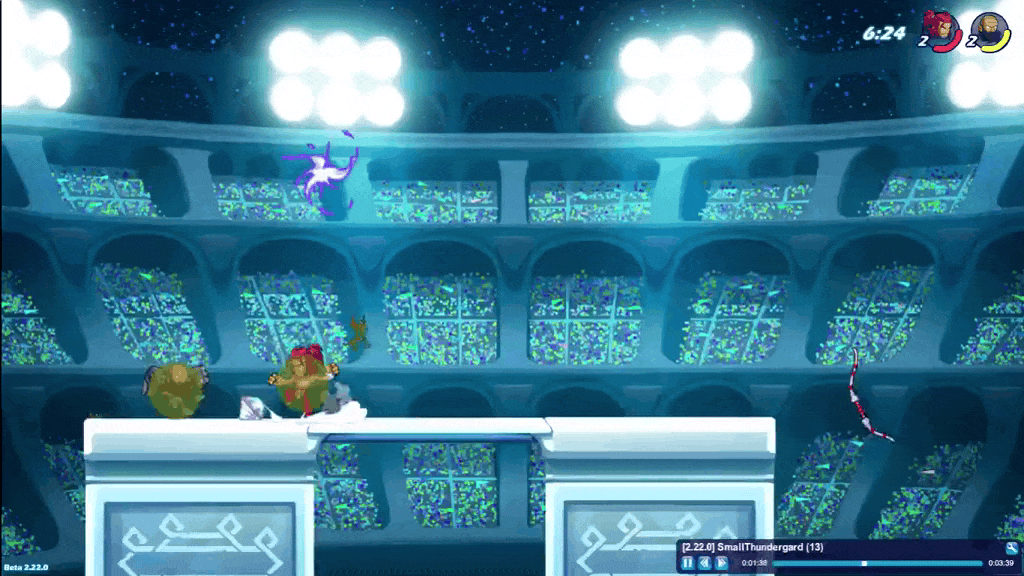The width and height of the screenshot is (1024, 576).
Task: Select the red-haired player portrait
Action: pyautogui.click(x=943, y=31)
